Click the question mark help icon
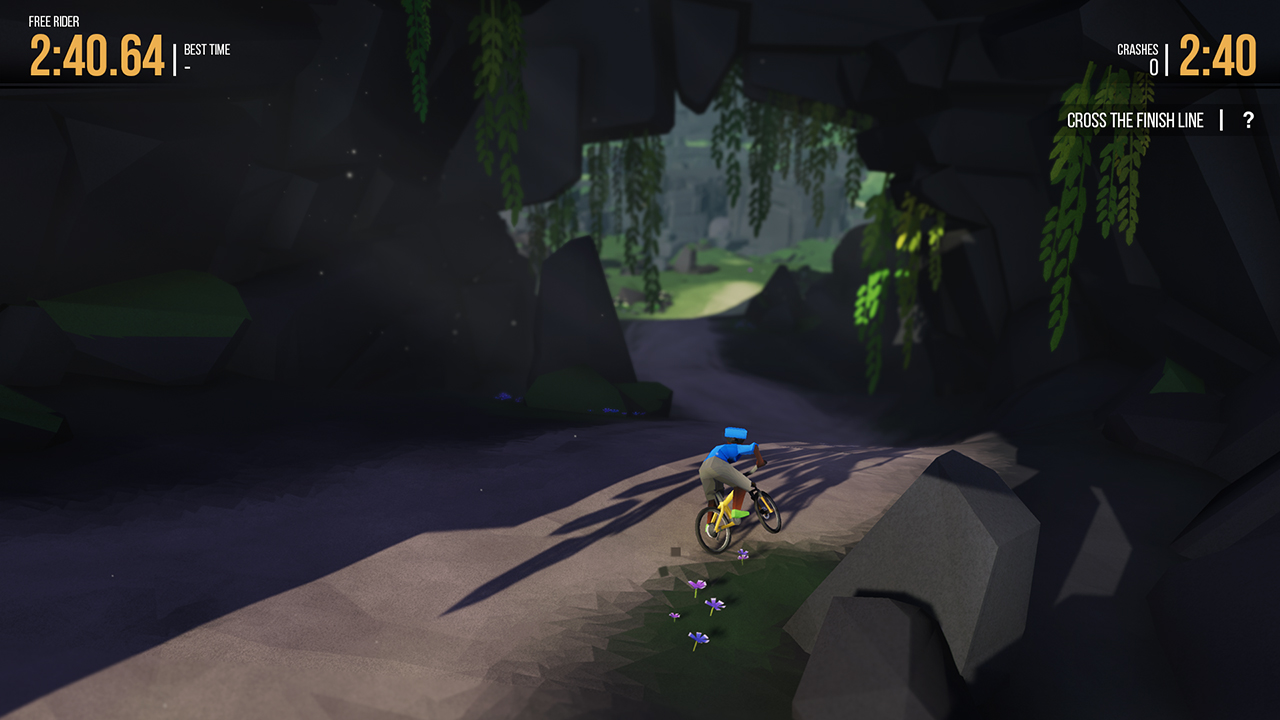 click(1247, 119)
